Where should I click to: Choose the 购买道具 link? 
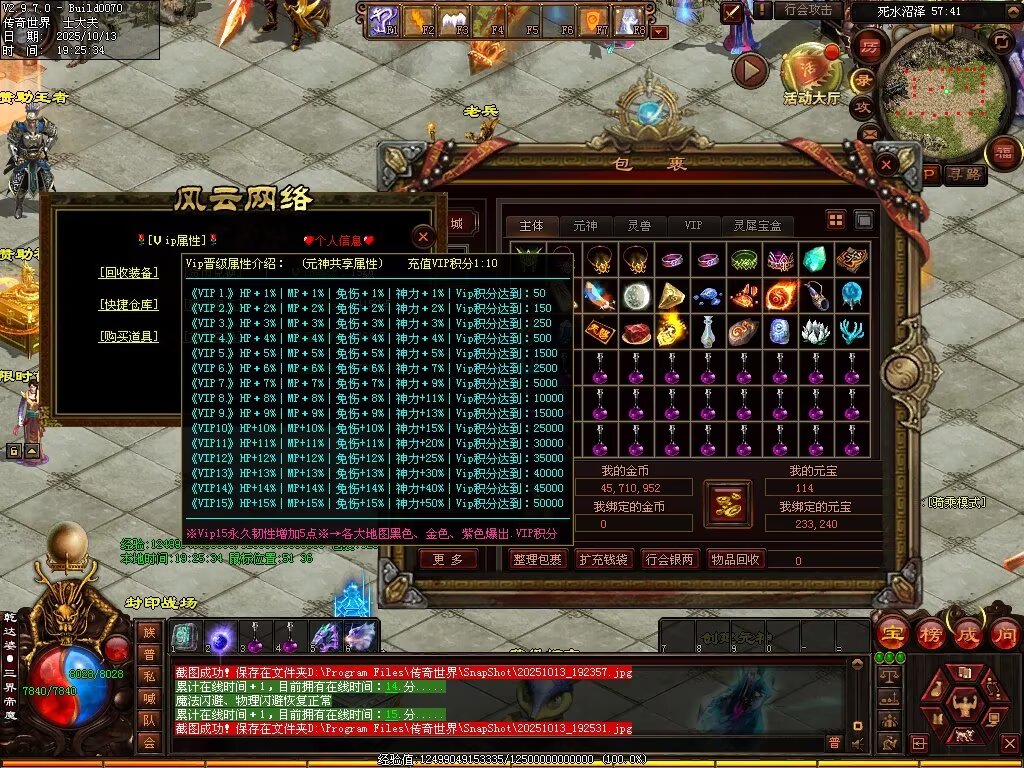pos(128,336)
